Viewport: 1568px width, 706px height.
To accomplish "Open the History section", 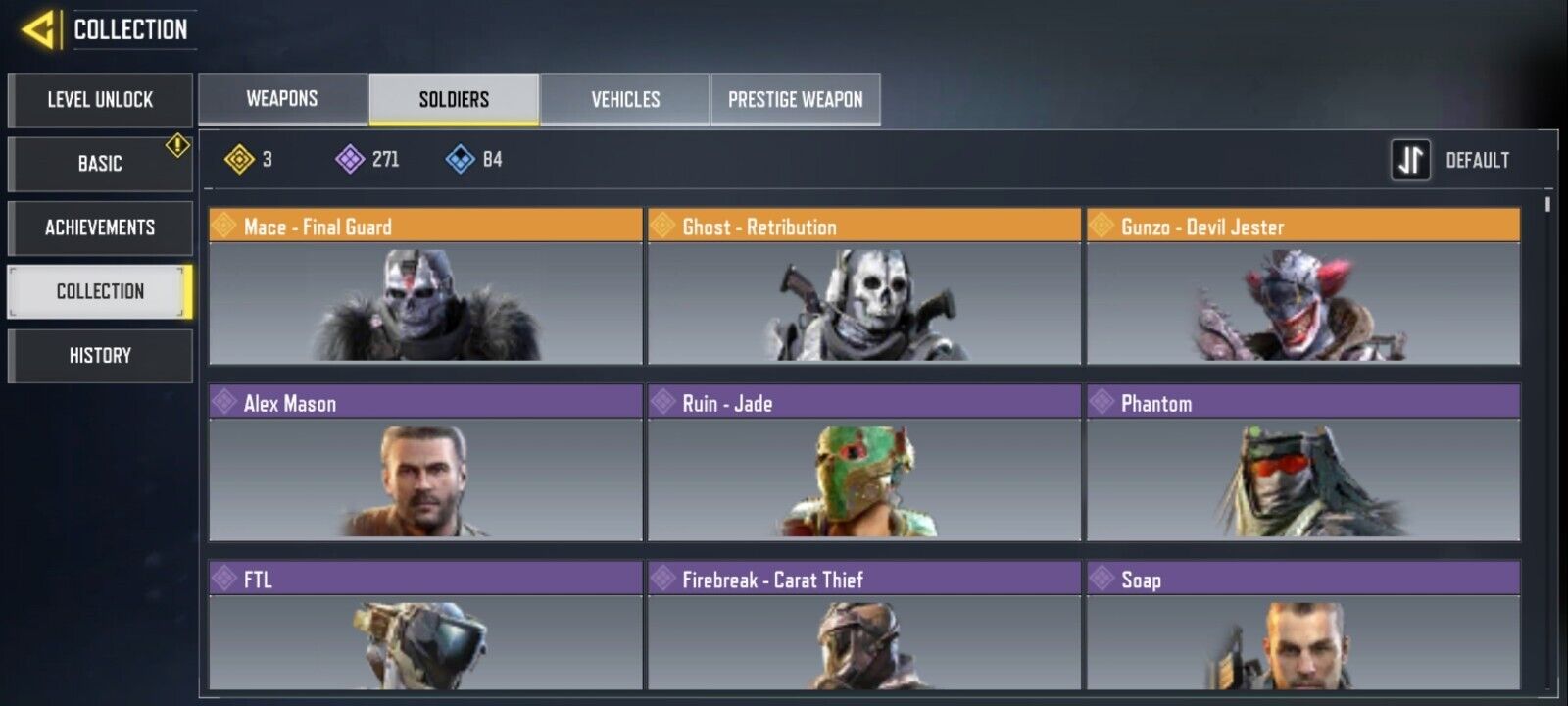I will tap(100, 356).
